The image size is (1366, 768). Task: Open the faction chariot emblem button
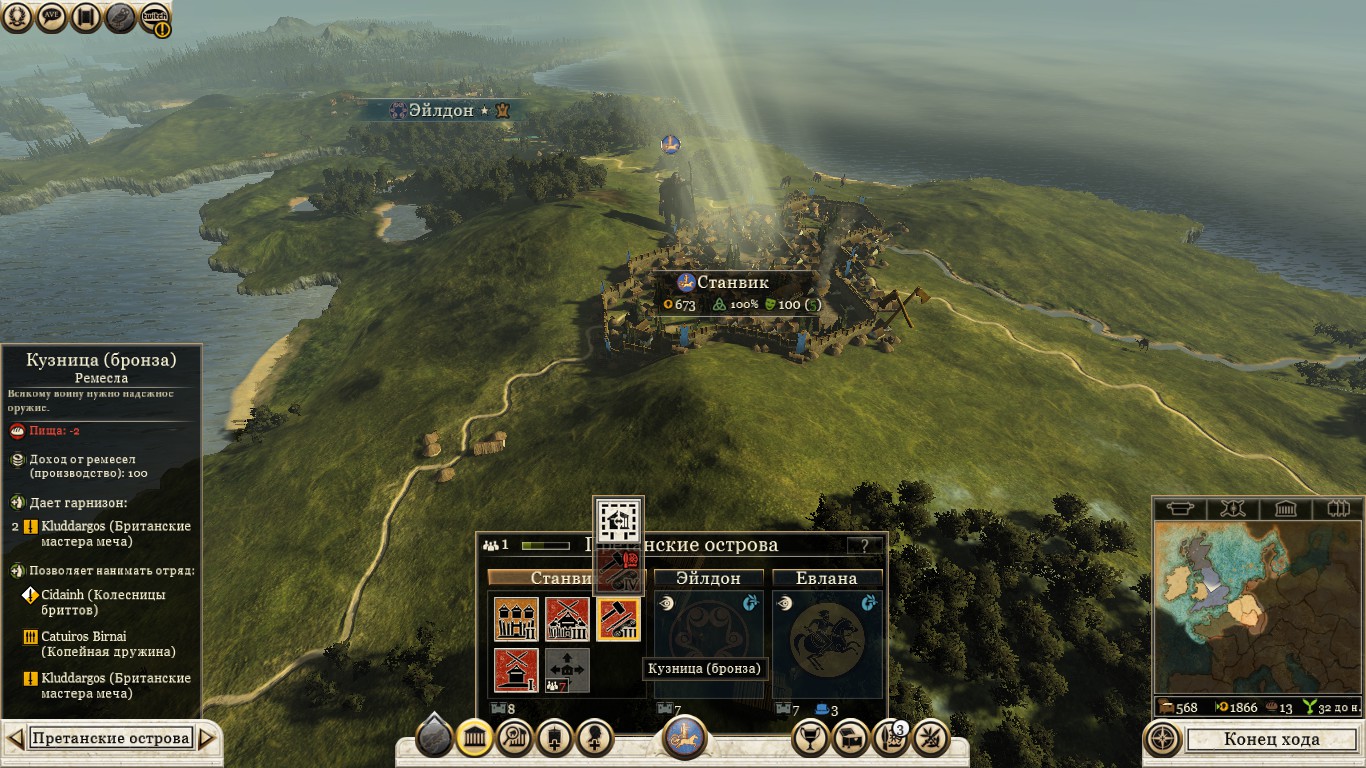pyautogui.click(x=685, y=738)
